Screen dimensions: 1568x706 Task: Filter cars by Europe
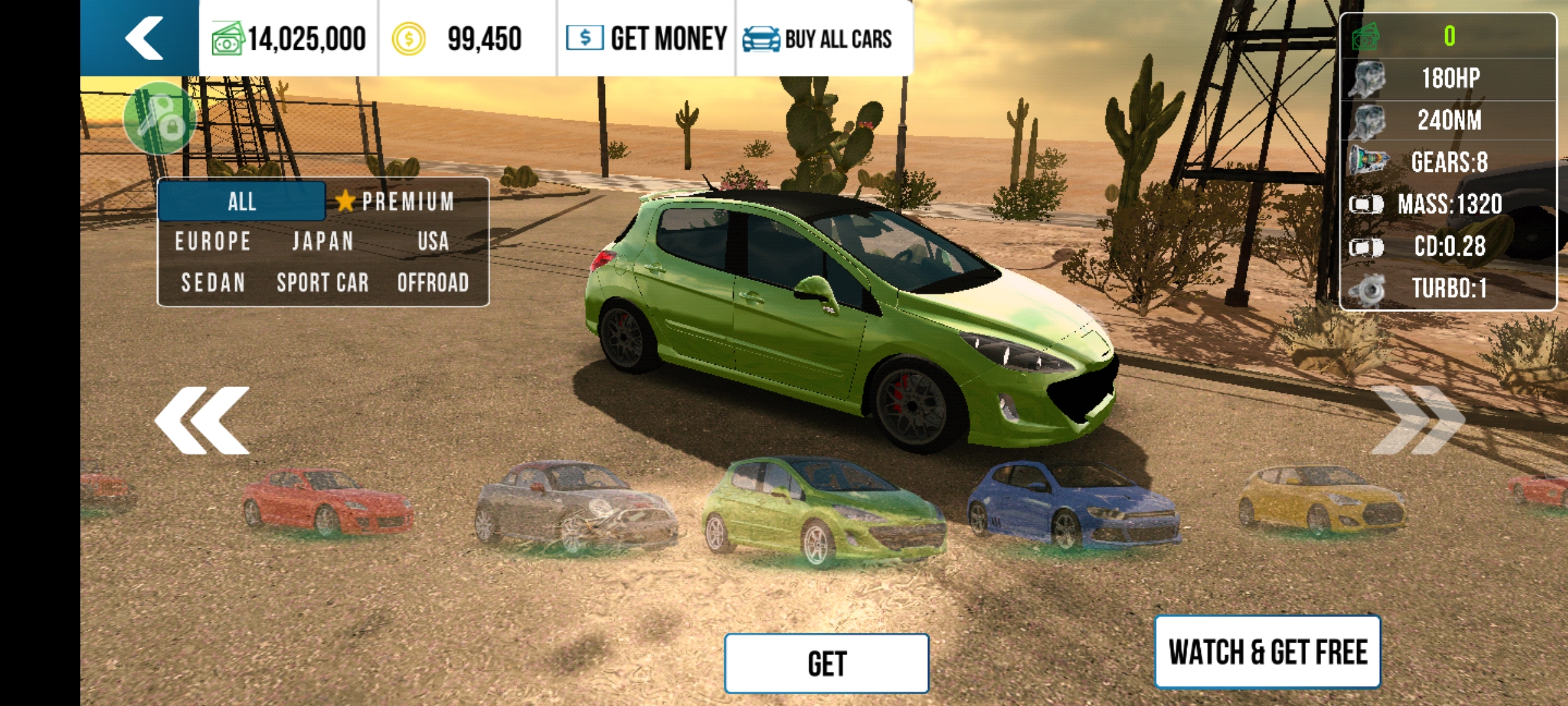pyautogui.click(x=213, y=242)
